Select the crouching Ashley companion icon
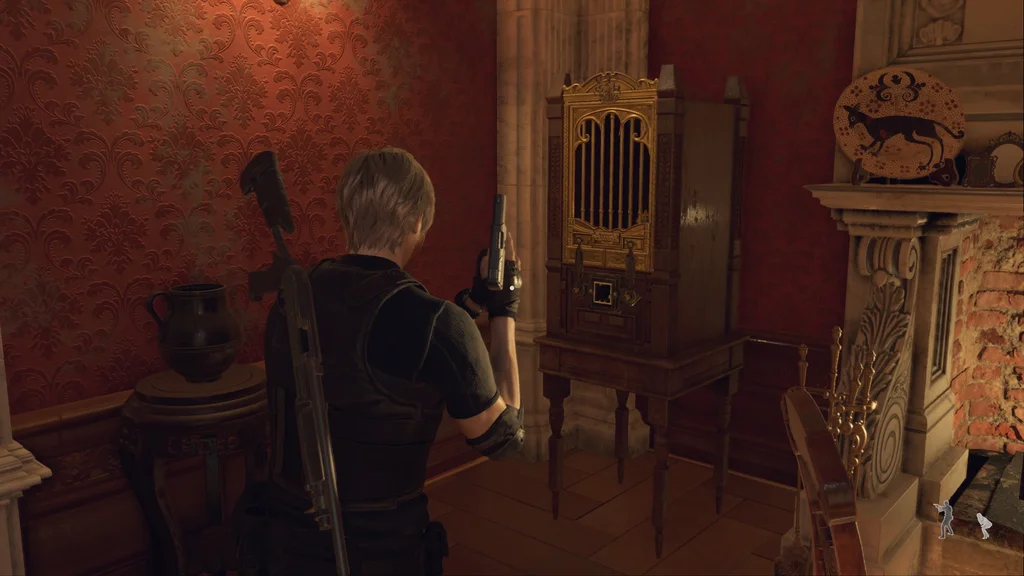The image size is (1024, 576). [984, 525]
